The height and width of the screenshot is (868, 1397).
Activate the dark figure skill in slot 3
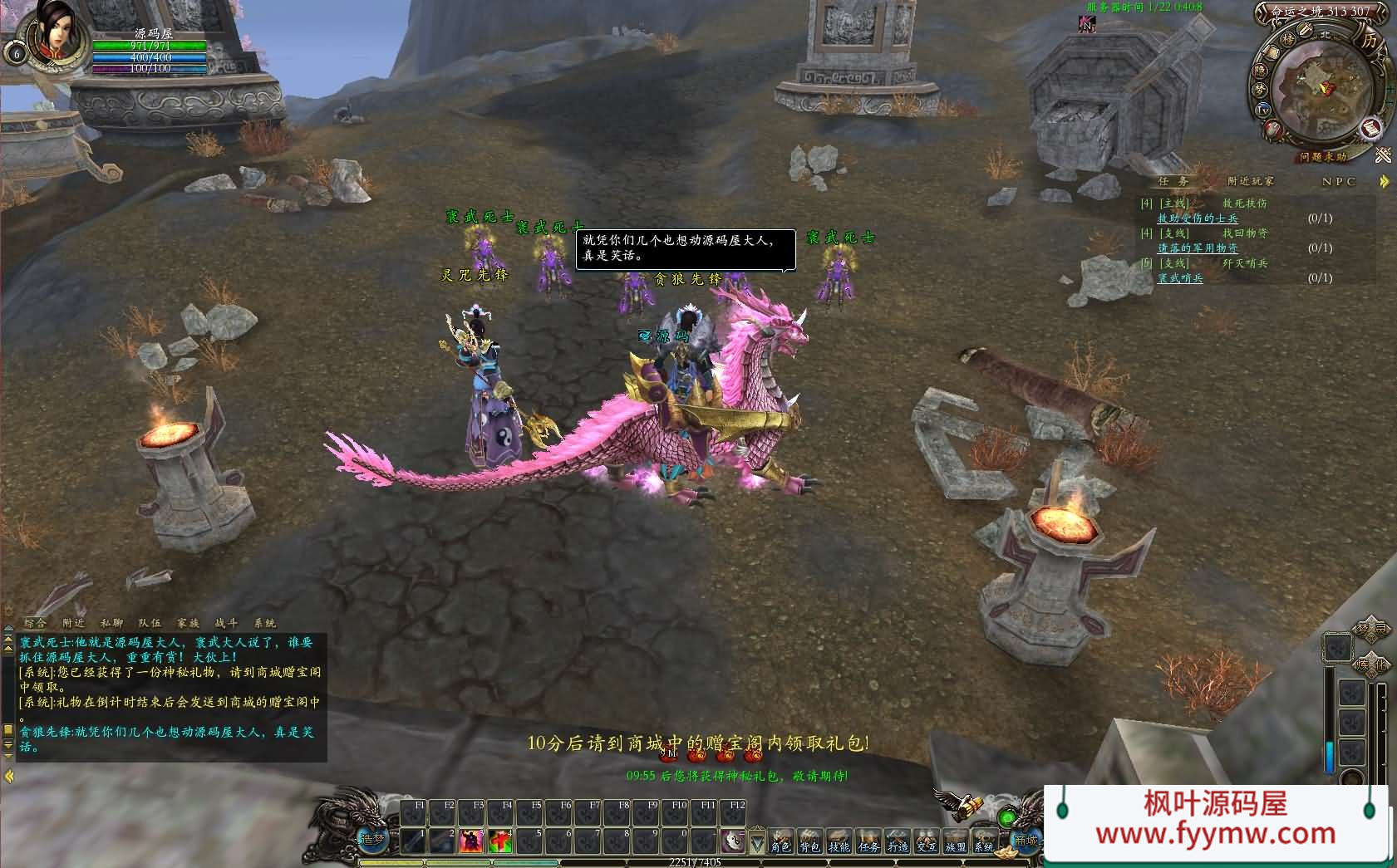(x=471, y=841)
